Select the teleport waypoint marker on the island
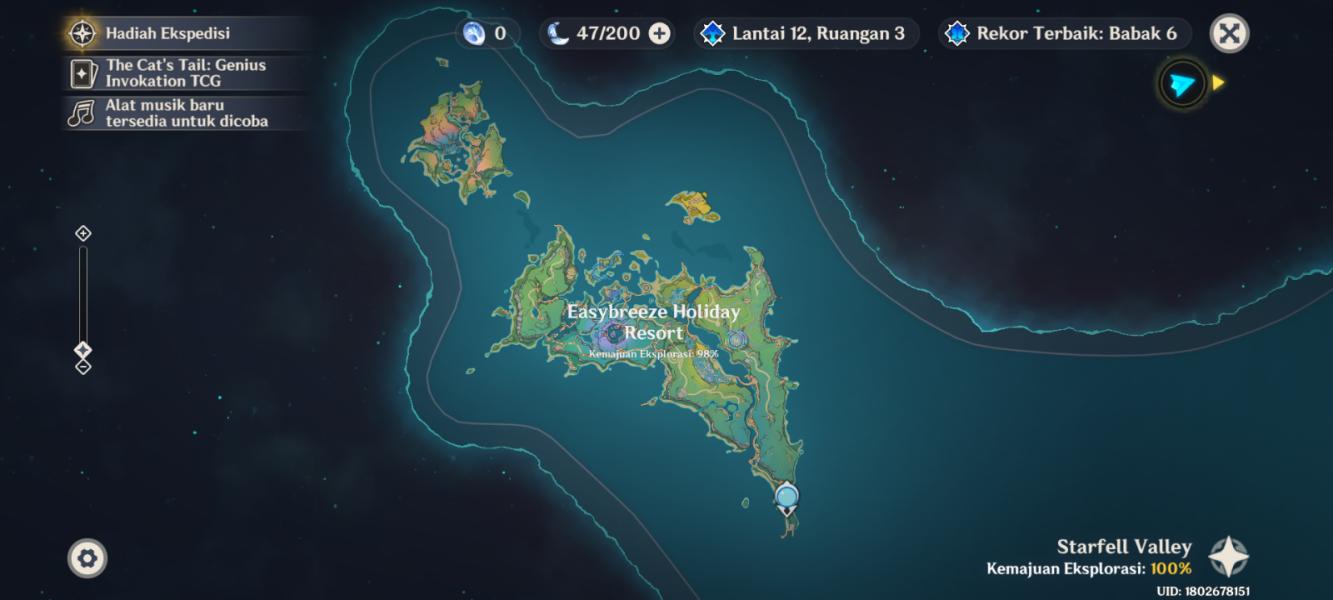Screen dimensions: 1333x600 coord(787,497)
